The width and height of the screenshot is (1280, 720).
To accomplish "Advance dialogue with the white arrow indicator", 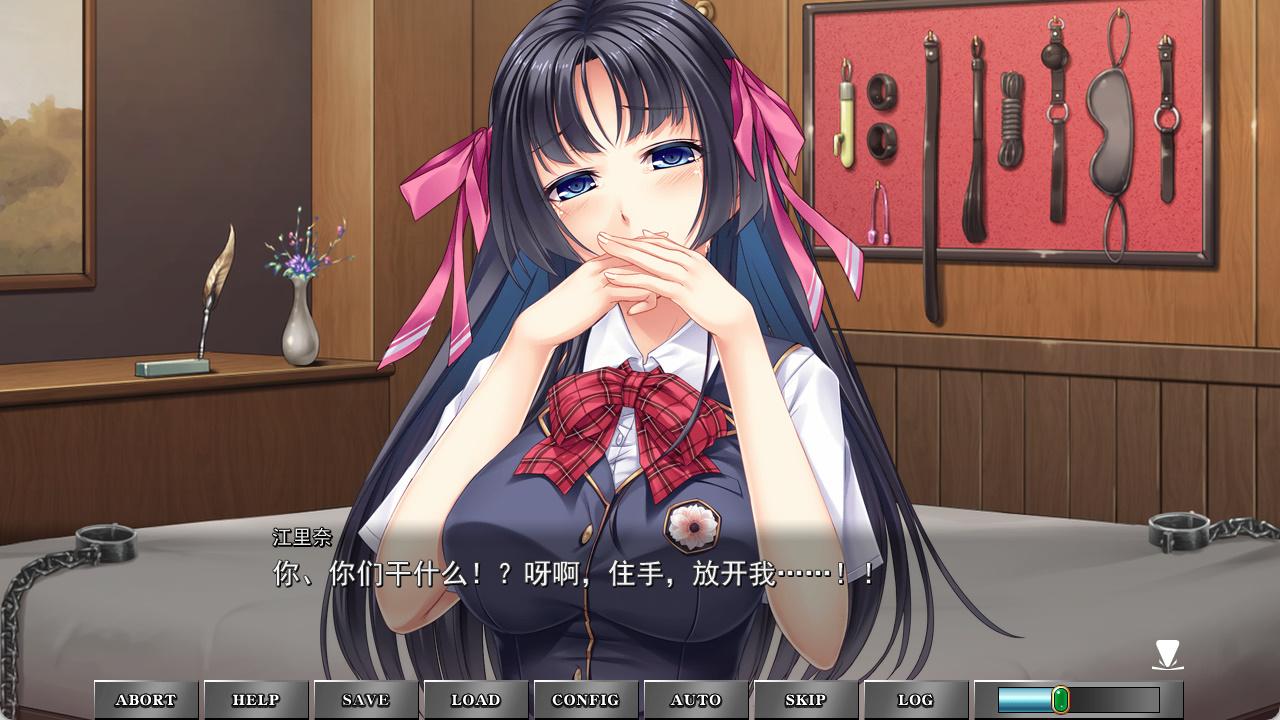I will click(x=1167, y=655).
